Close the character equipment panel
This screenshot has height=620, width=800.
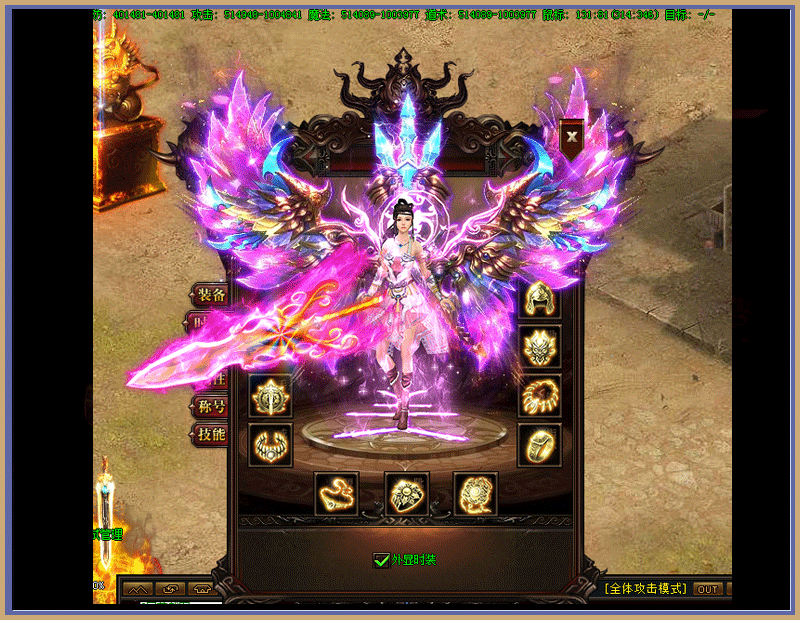click(x=571, y=136)
